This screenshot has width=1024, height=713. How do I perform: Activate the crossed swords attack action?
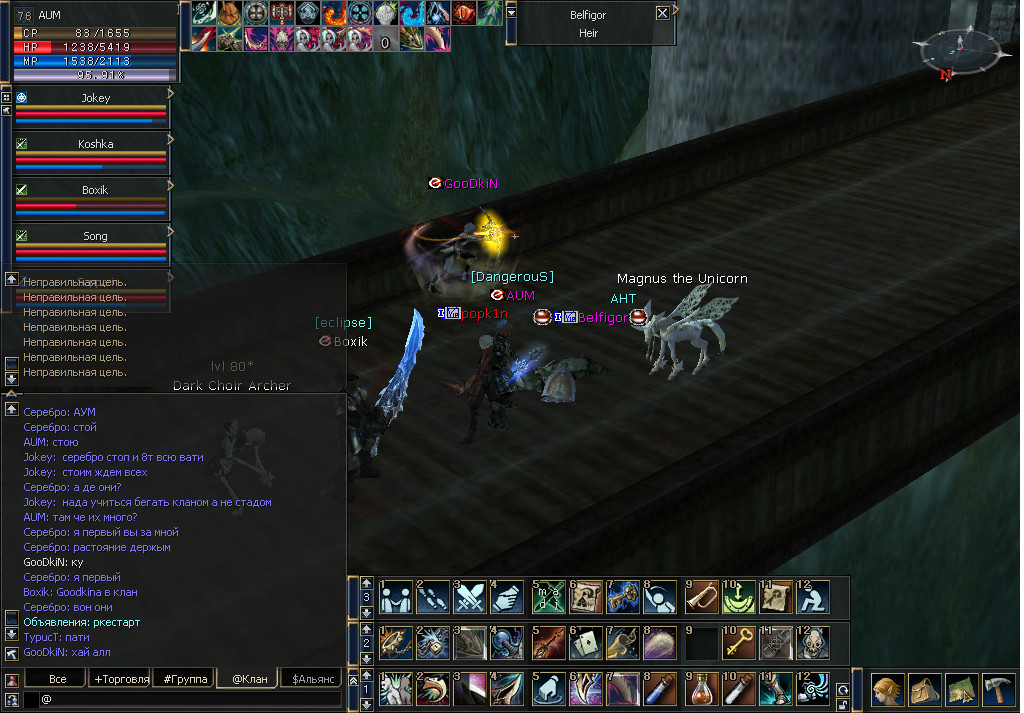click(x=470, y=597)
